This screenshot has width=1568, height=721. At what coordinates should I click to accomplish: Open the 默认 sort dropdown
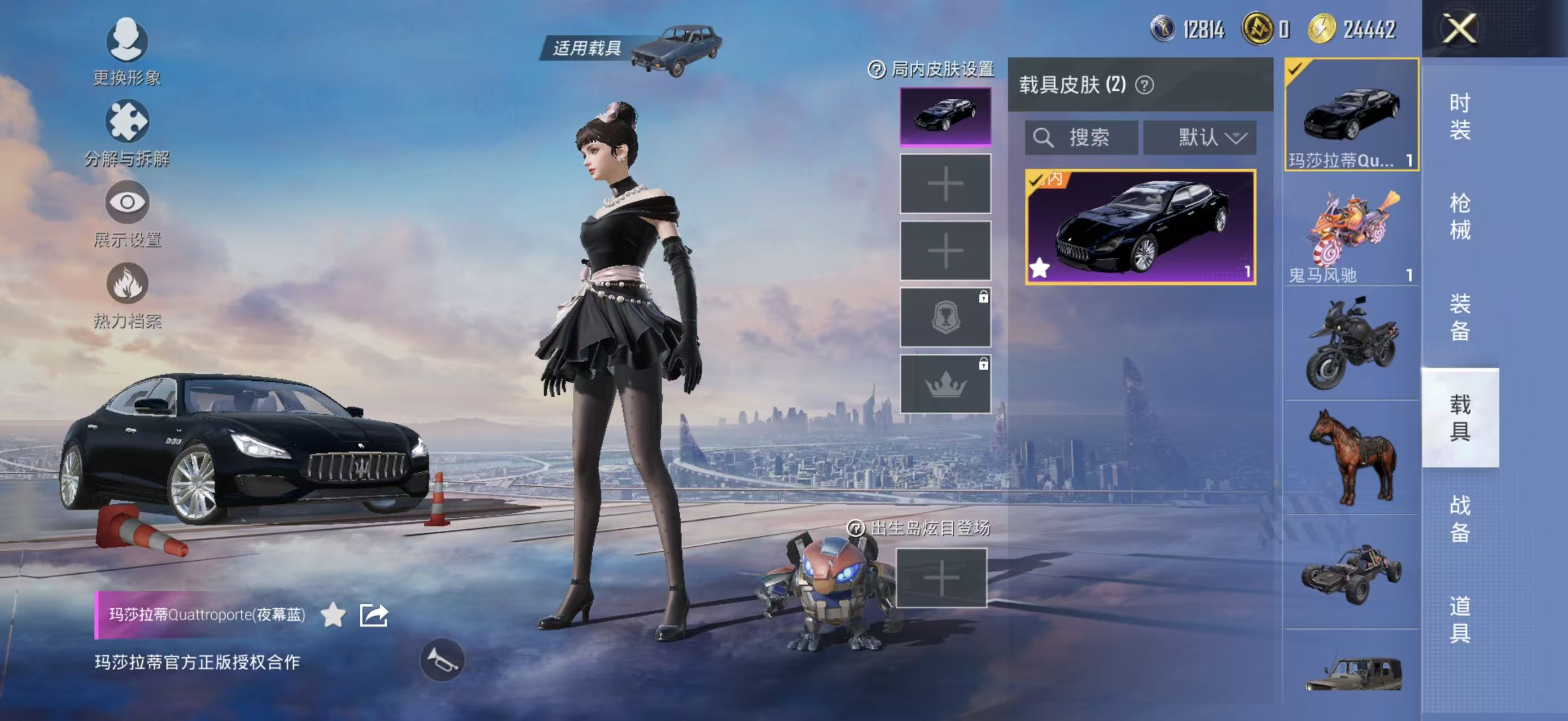(1199, 138)
